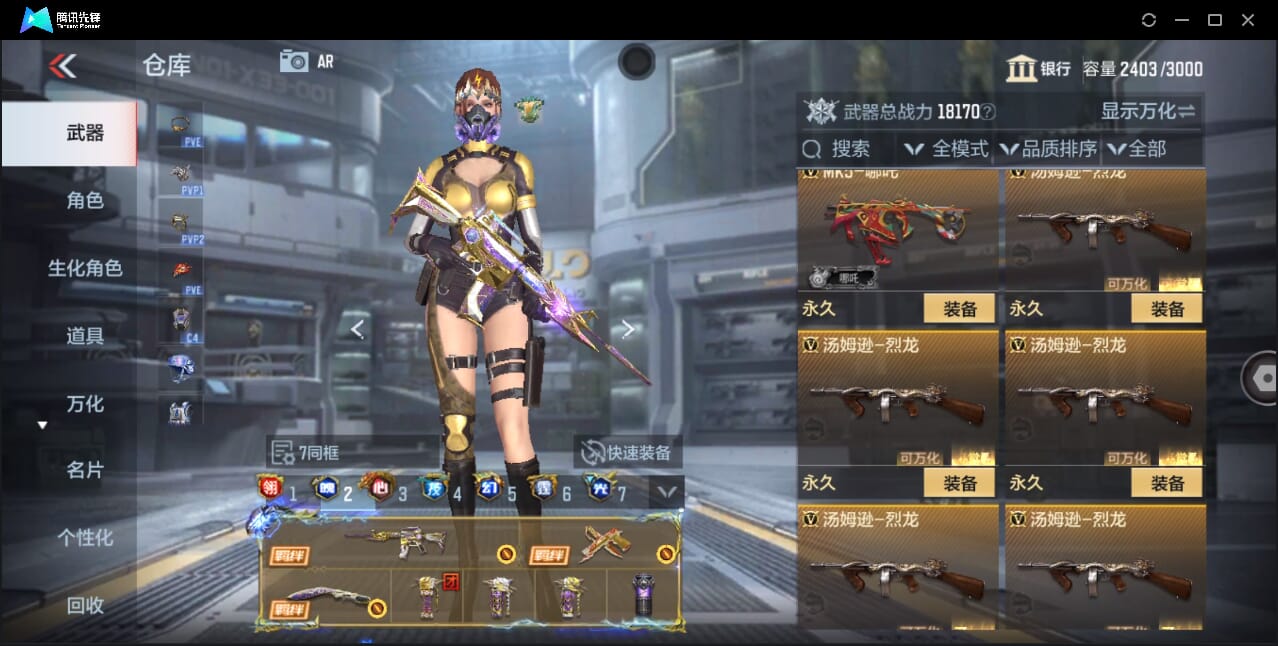This screenshot has width=1278, height=646.
Task: Open the 名片 tab
Action: tap(85, 470)
